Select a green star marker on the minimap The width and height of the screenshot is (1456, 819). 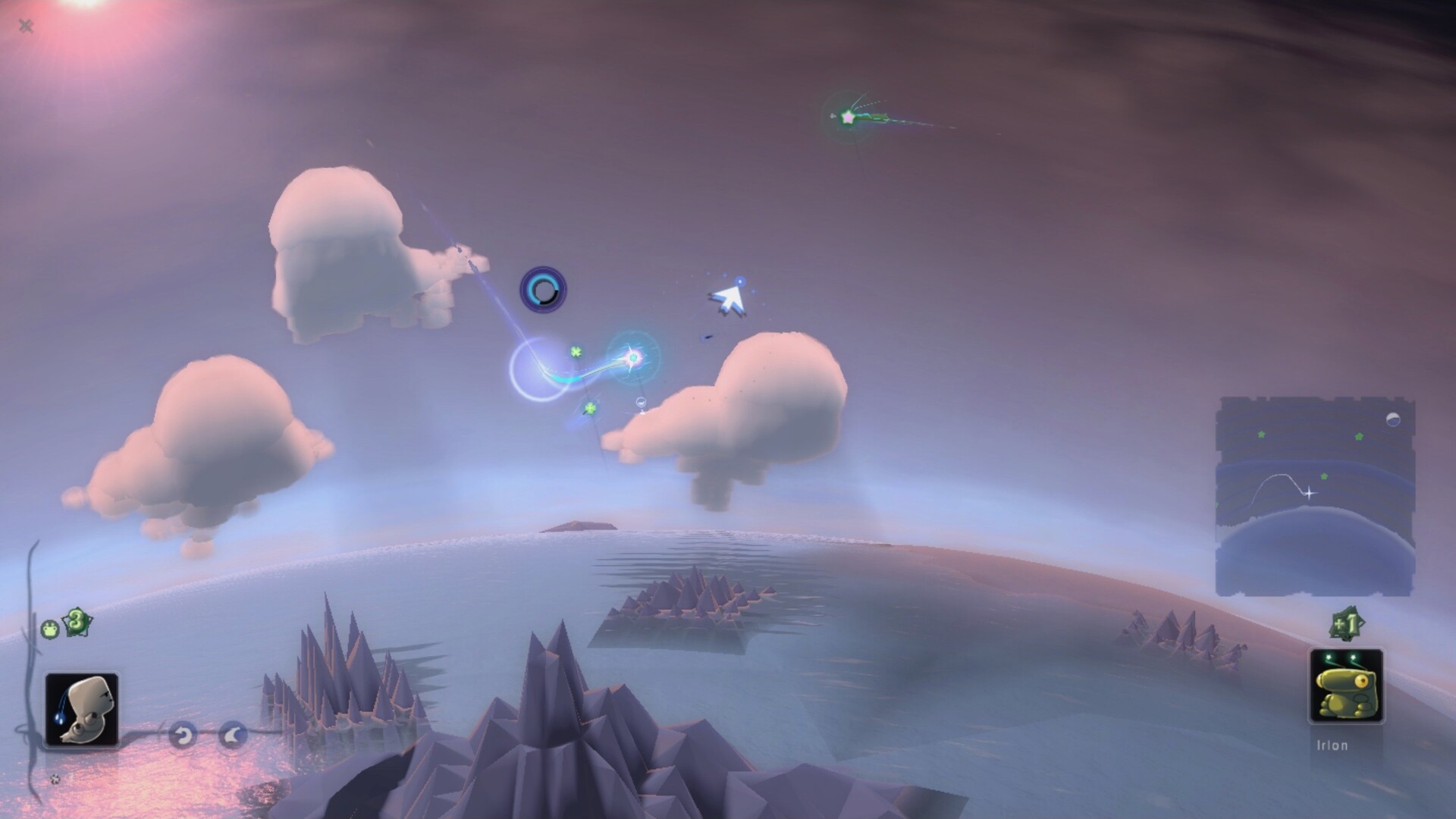[x=1260, y=435]
